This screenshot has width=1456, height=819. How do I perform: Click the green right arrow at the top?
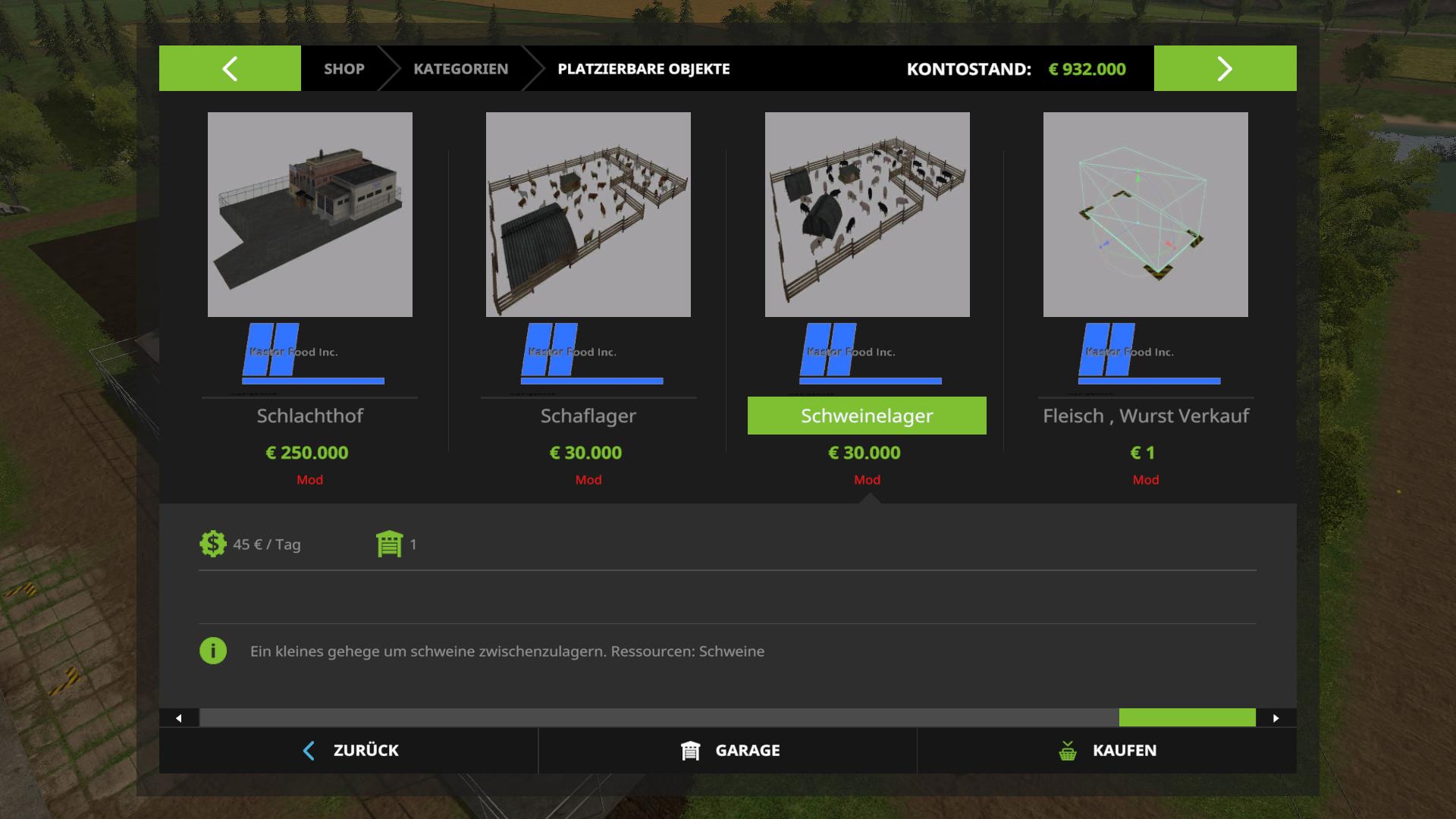point(1224,68)
